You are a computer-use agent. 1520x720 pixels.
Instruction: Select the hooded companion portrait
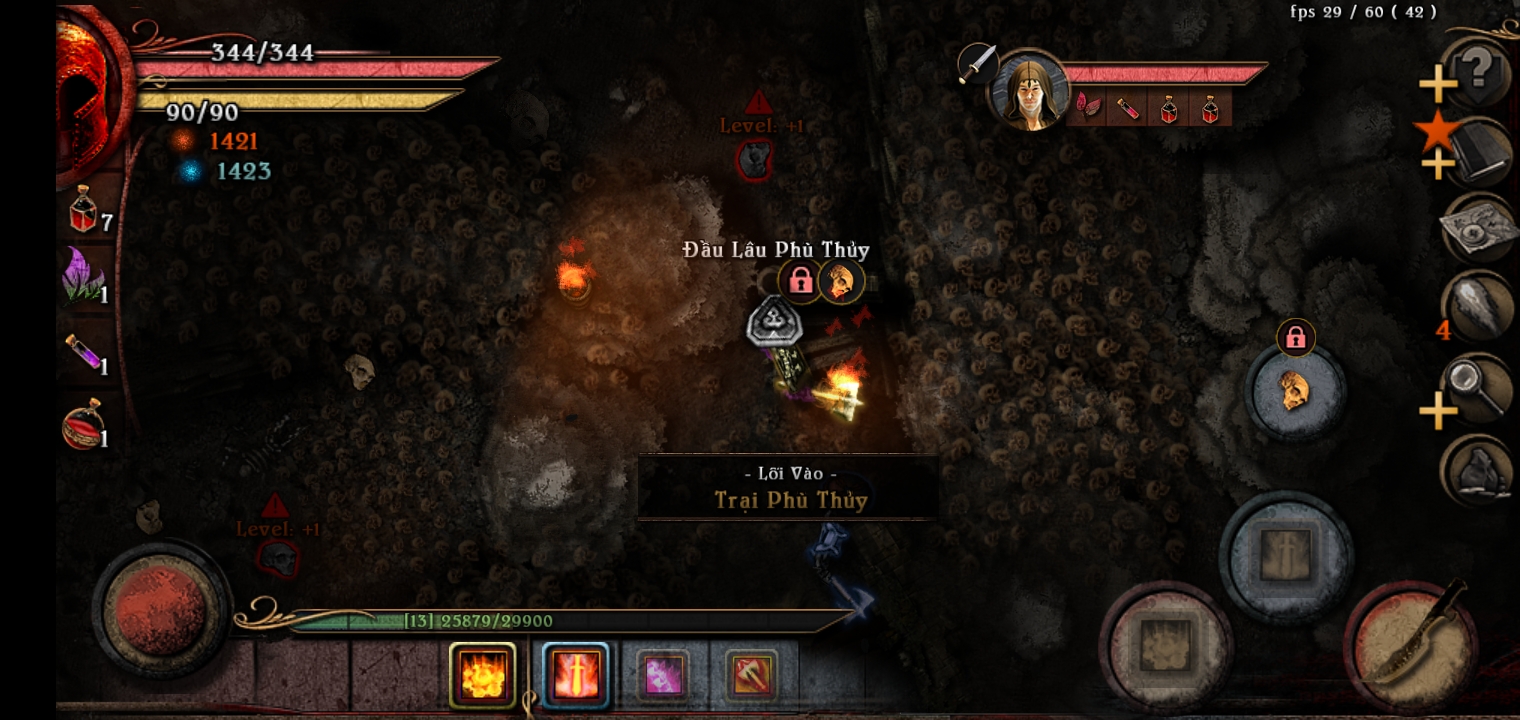pos(1027,92)
